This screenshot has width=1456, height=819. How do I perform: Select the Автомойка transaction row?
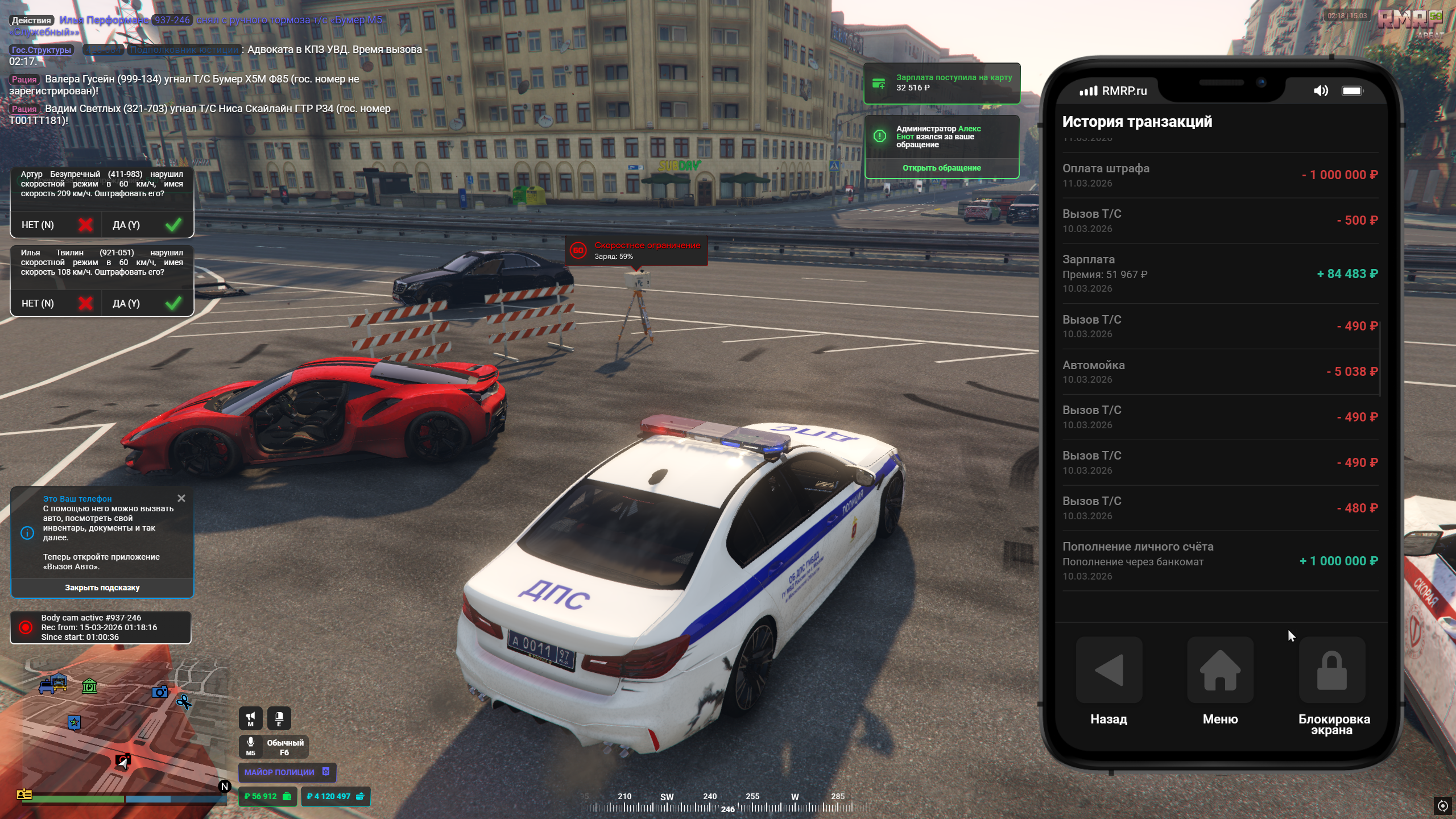(1219, 371)
